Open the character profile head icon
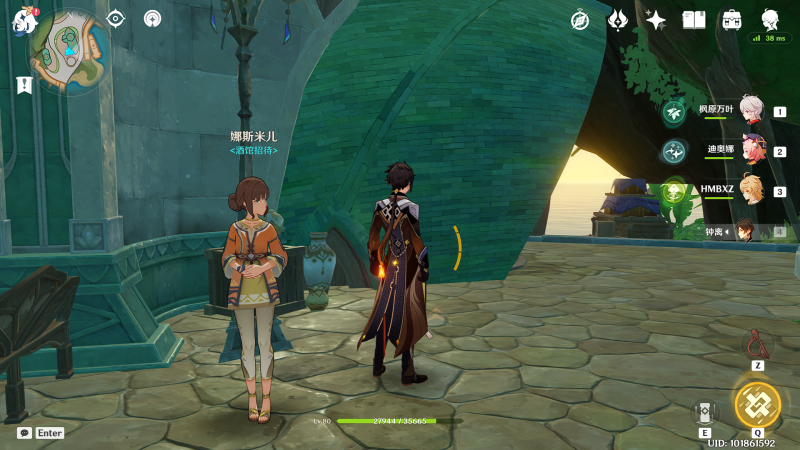 pos(770,20)
